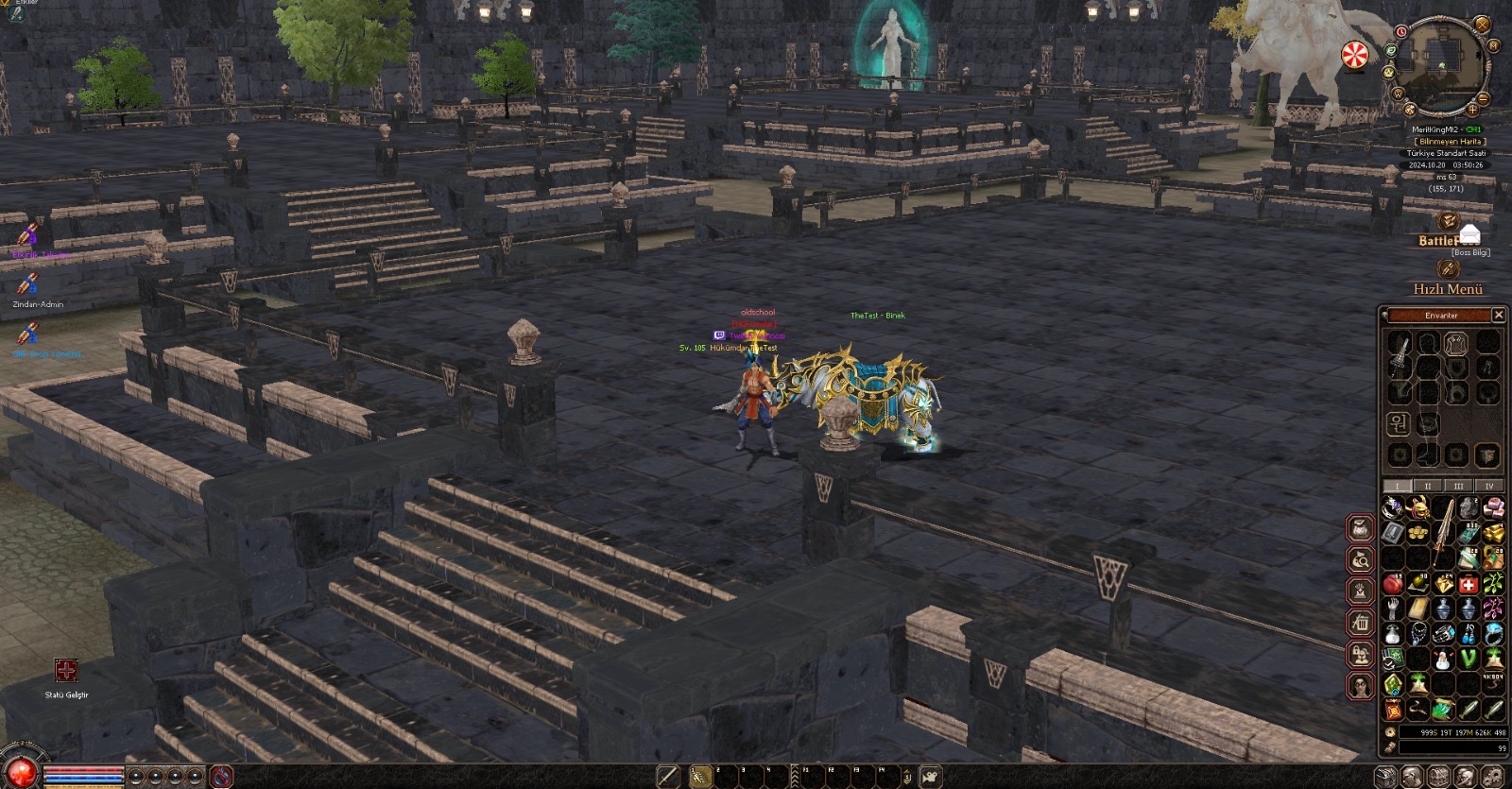Close the Envanter inventory window

(1498, 315)
